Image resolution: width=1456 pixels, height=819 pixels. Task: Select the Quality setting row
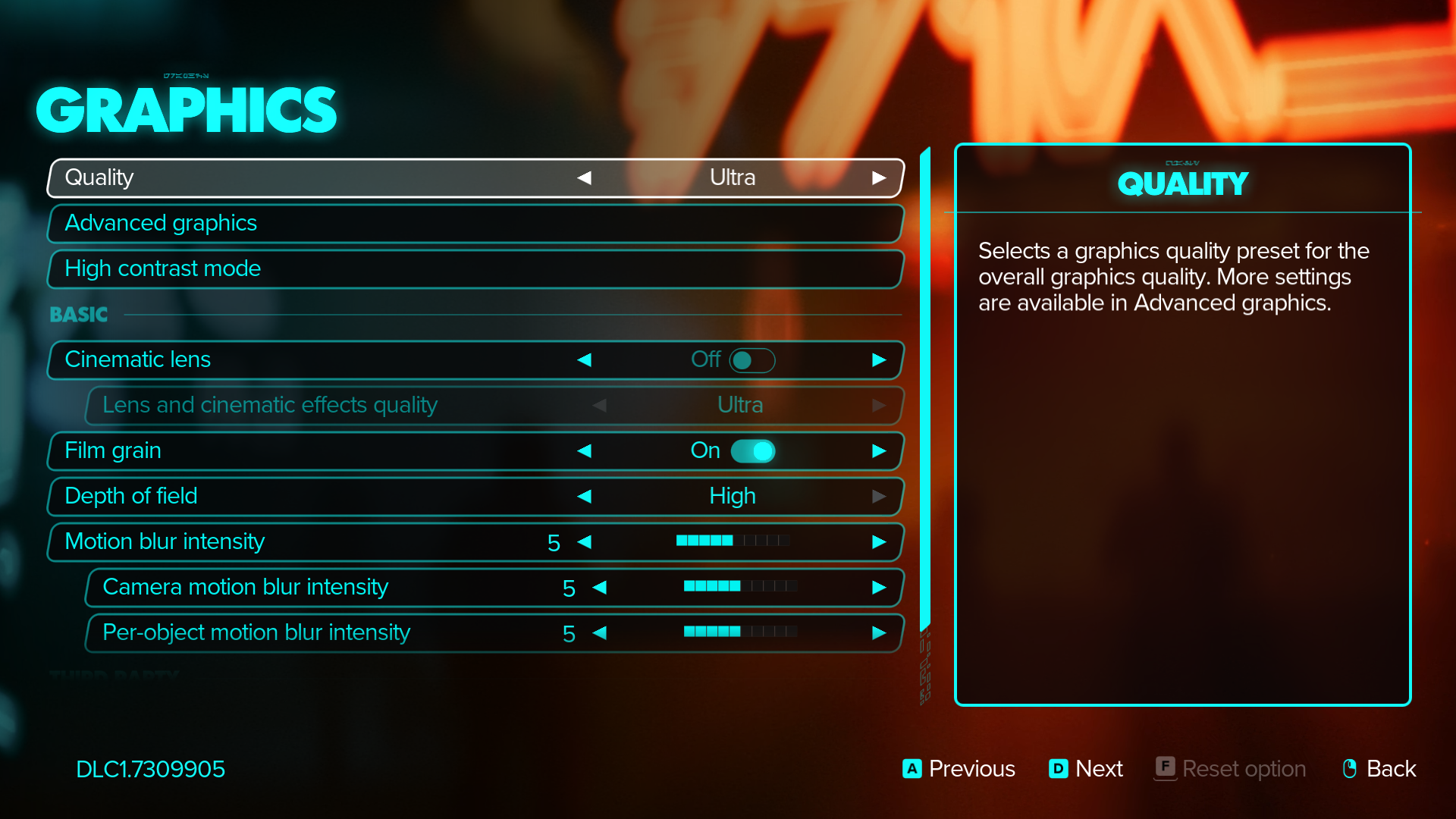coord(303,177)
